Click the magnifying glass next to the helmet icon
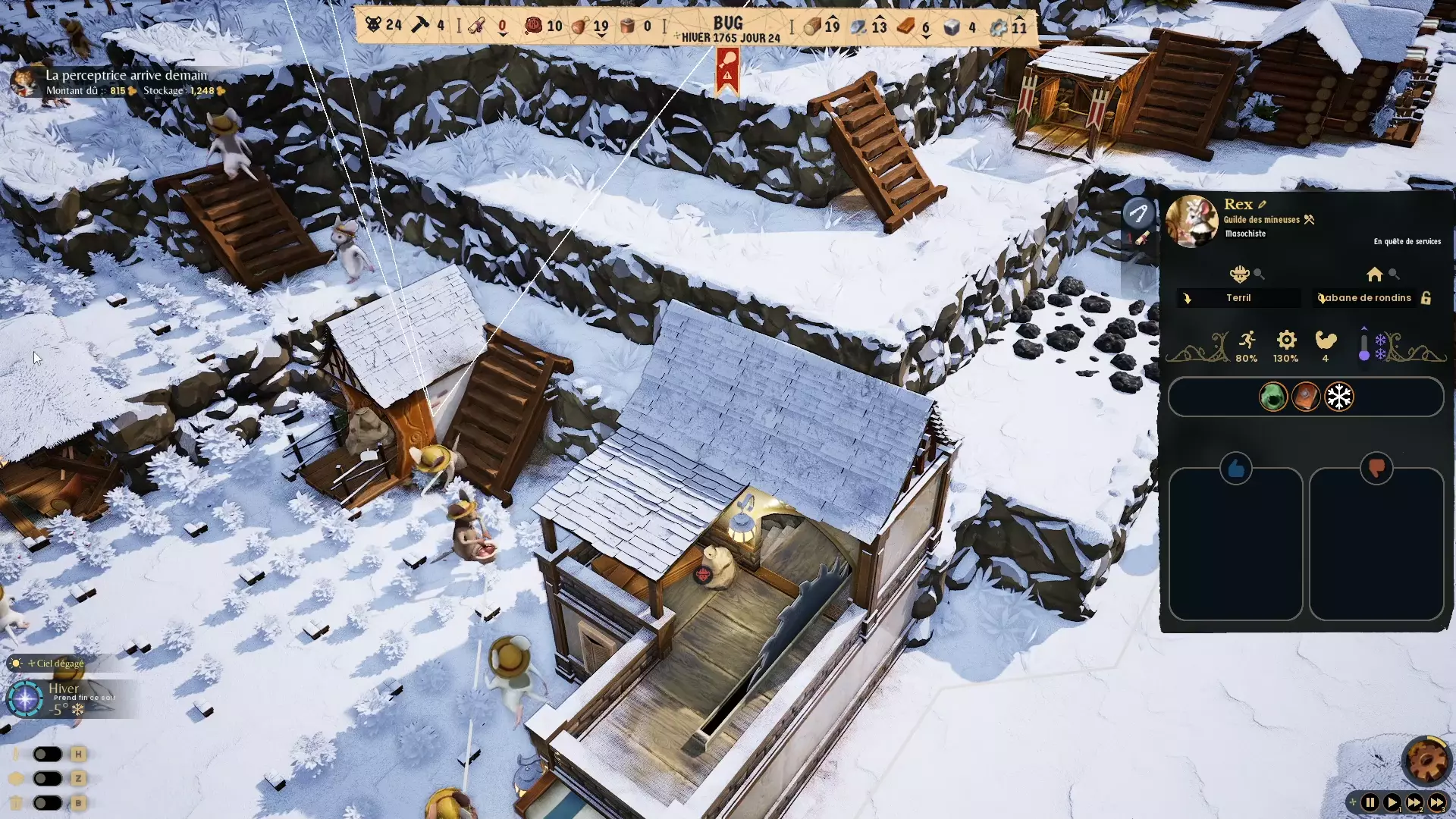This screenshot has height=819, width=1456. [x=1259, y=275]
